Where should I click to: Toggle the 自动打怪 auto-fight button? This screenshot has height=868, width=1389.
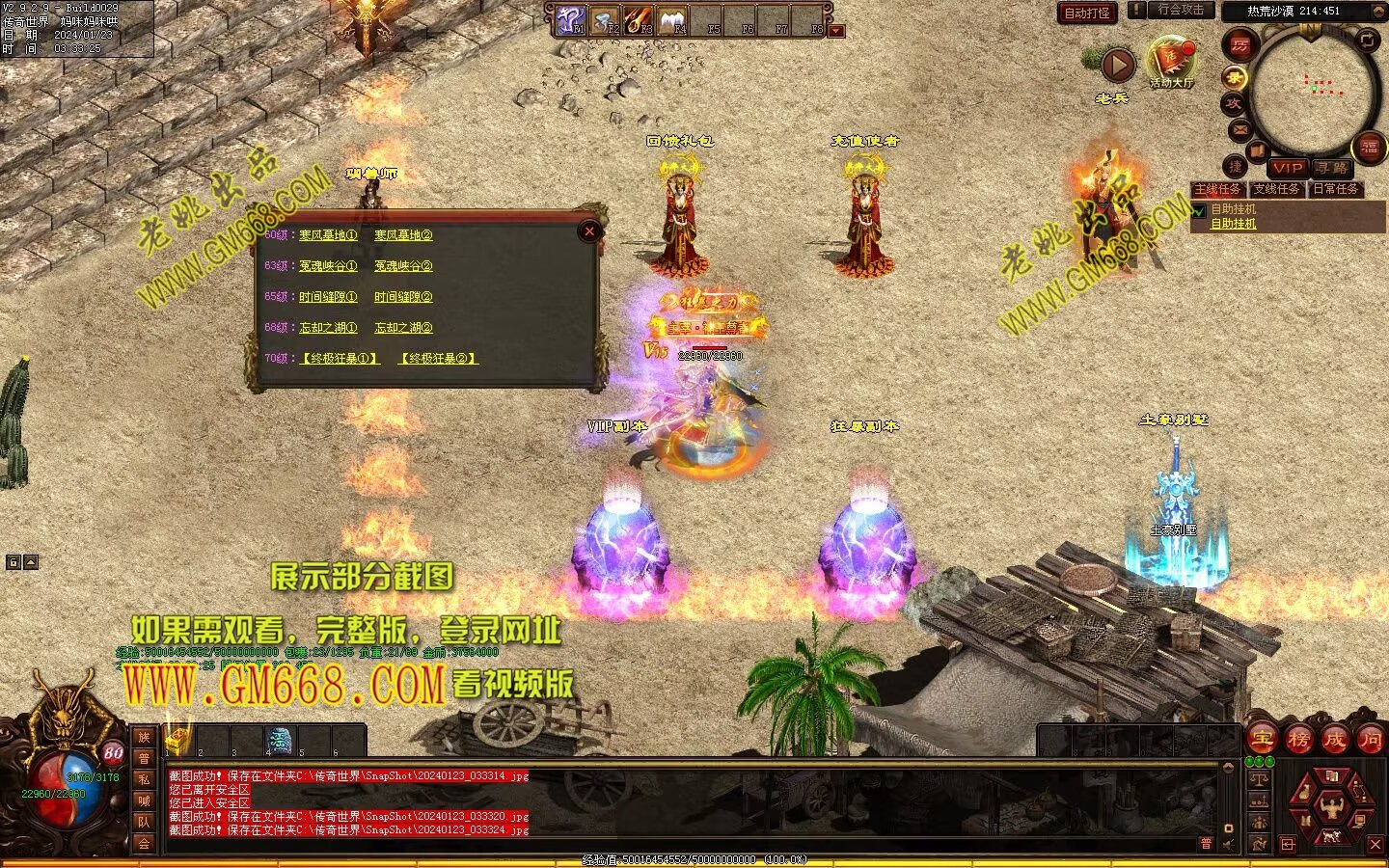[x=1088, y=14]
